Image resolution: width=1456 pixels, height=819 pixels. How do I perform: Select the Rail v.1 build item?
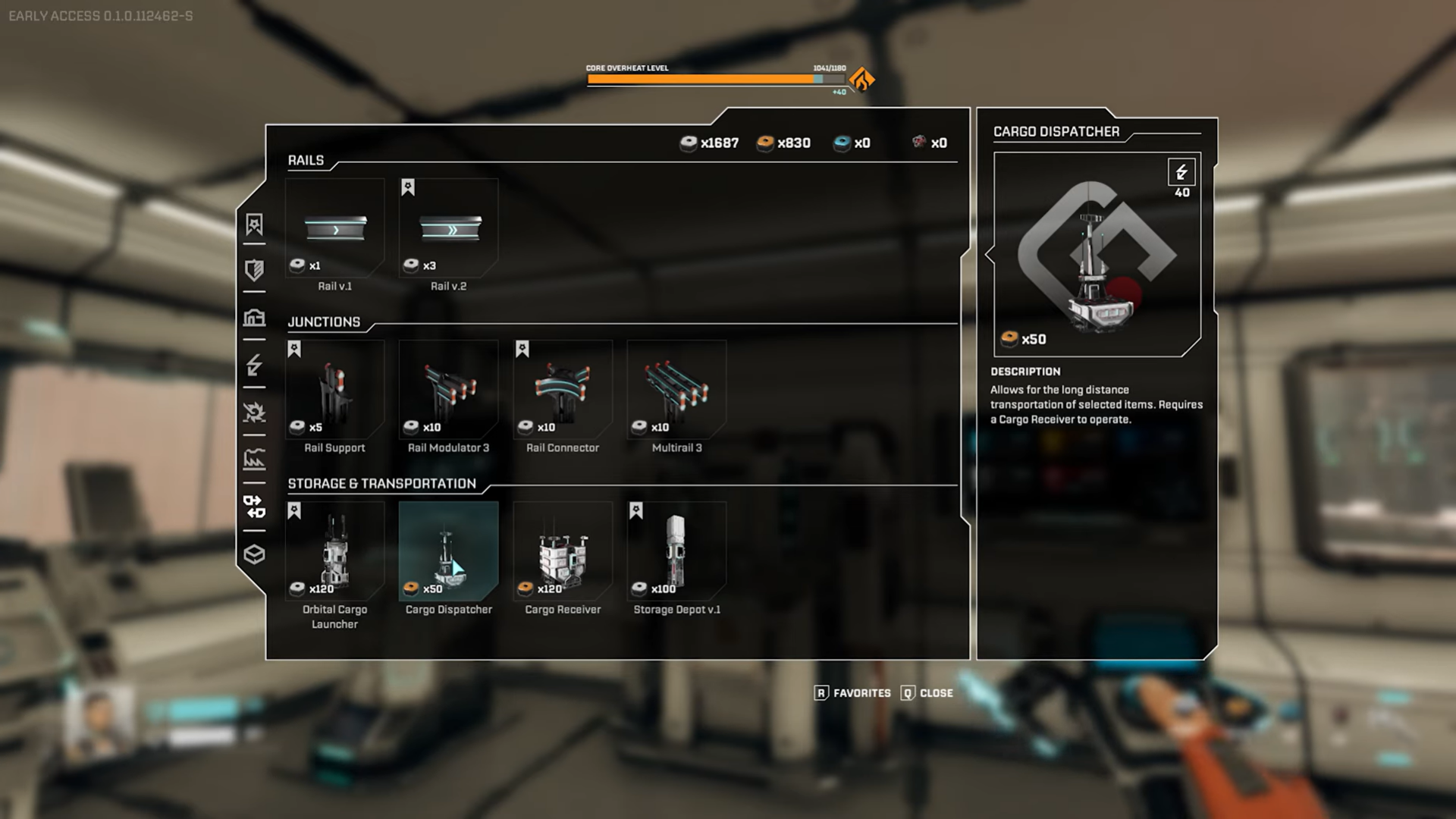click(334, 228)
